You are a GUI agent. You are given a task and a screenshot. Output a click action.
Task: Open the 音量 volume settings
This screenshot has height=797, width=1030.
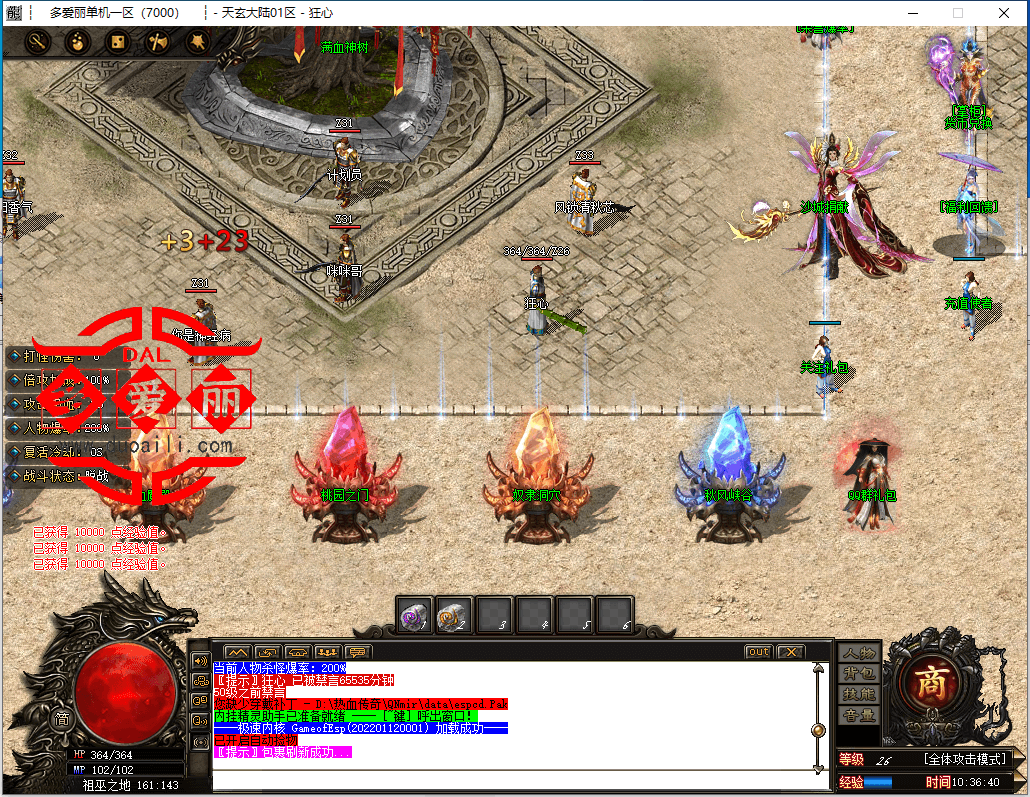[859, 715]
